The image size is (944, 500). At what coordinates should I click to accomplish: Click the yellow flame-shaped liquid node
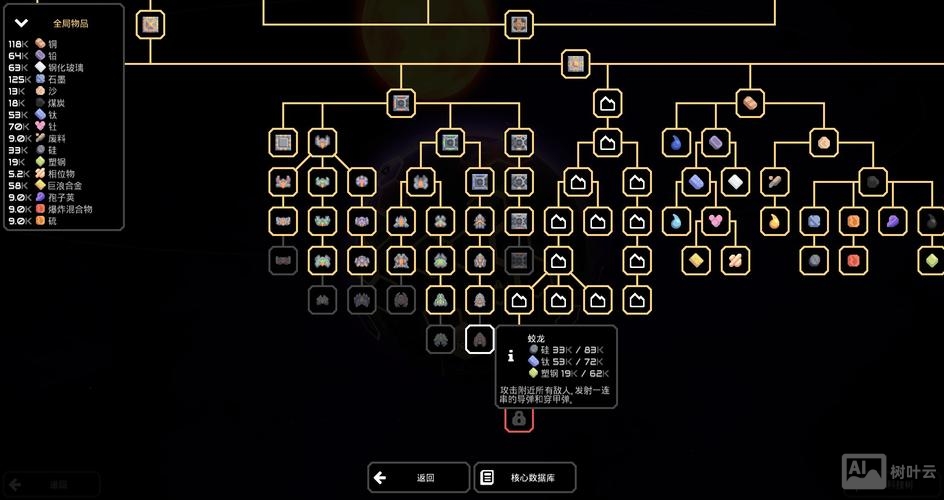[x=774, y=220]
